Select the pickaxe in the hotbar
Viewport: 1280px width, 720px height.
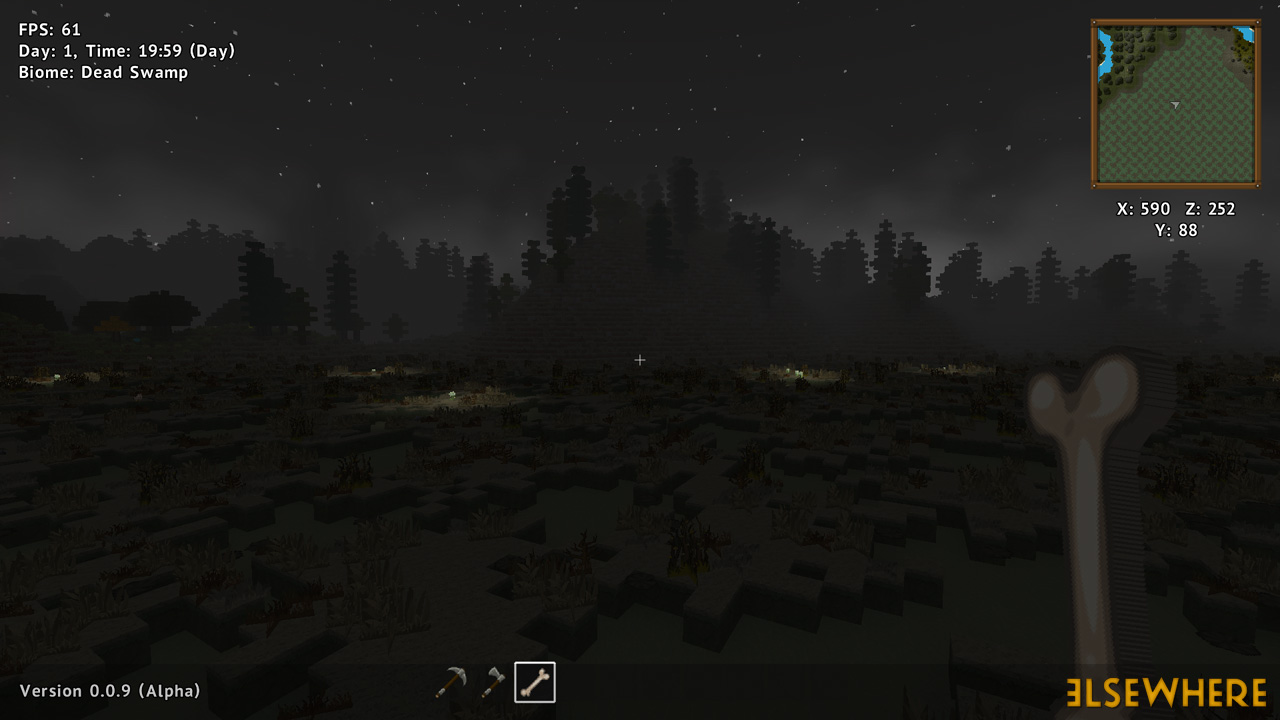point(450,683)
